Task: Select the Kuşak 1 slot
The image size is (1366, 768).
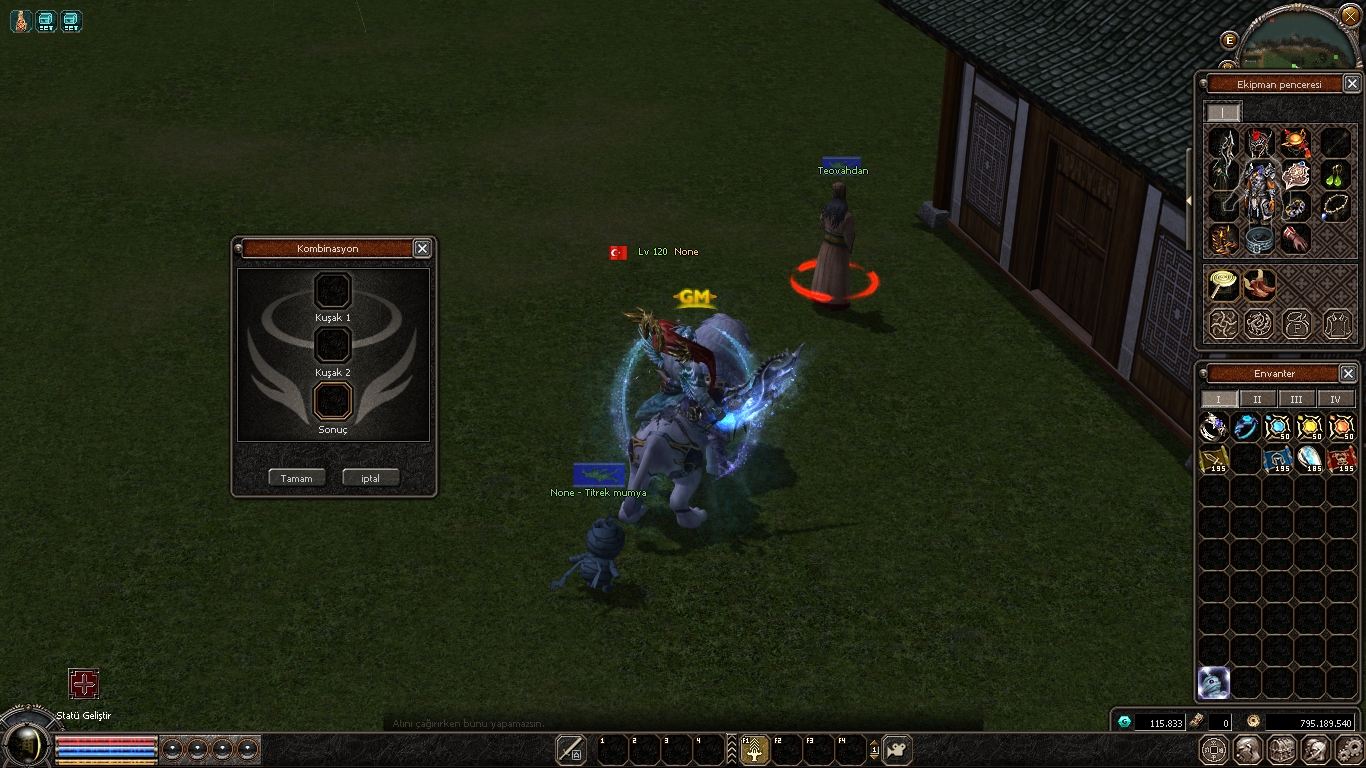Action: point(333,291)
